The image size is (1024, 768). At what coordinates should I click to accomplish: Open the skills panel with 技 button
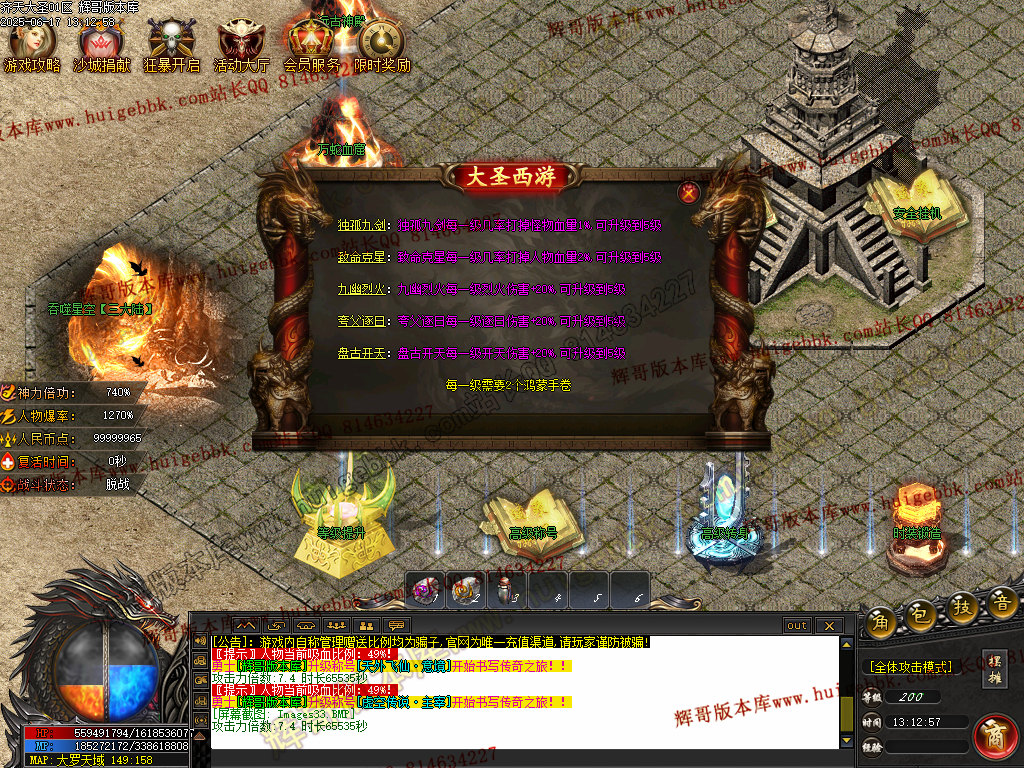click(963, 606)
